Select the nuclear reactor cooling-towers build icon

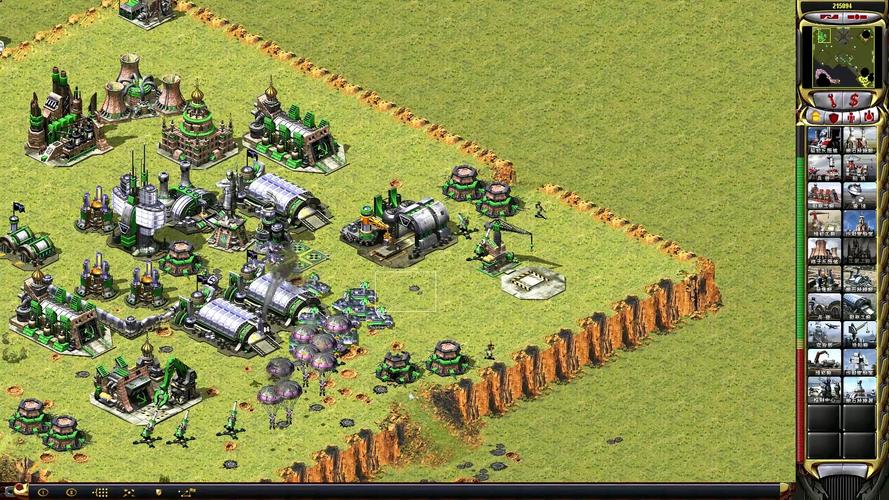tap(825, 249)
